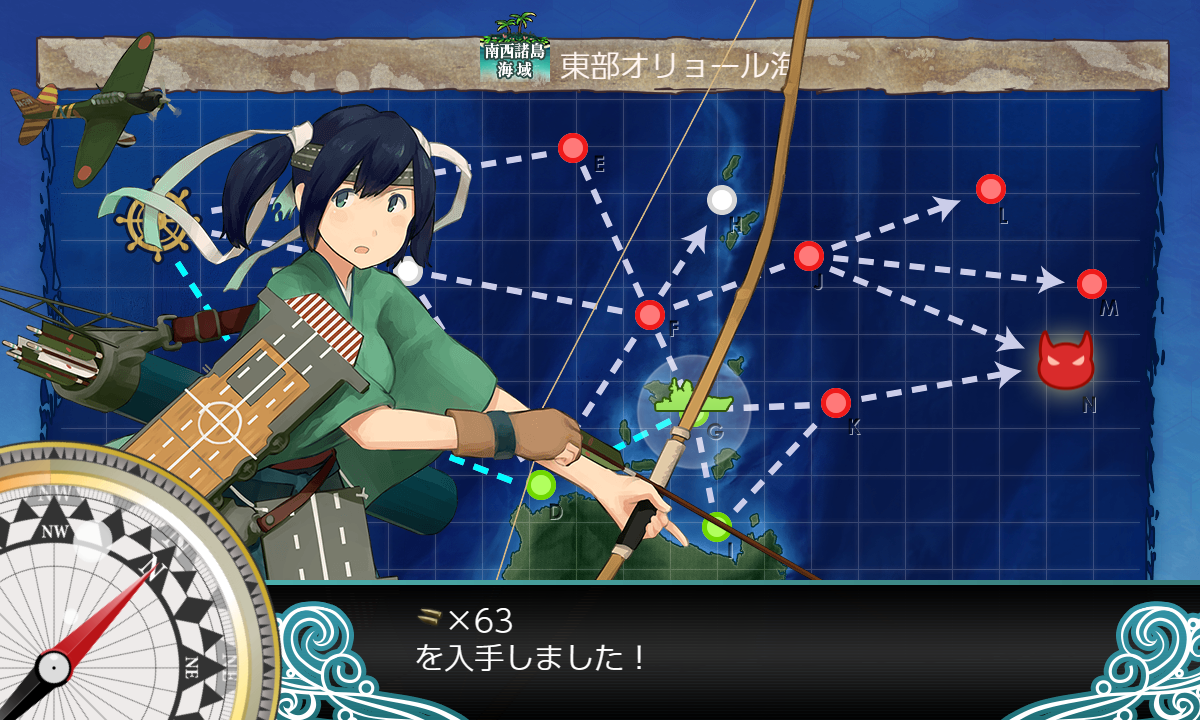
Task: Click the red node F marker
Action: coord(650,315)
